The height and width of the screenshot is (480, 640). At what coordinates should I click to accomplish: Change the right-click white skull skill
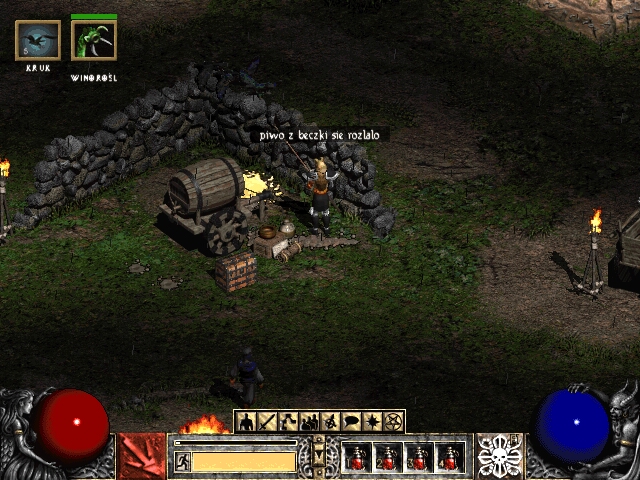(x=498, y=456)
